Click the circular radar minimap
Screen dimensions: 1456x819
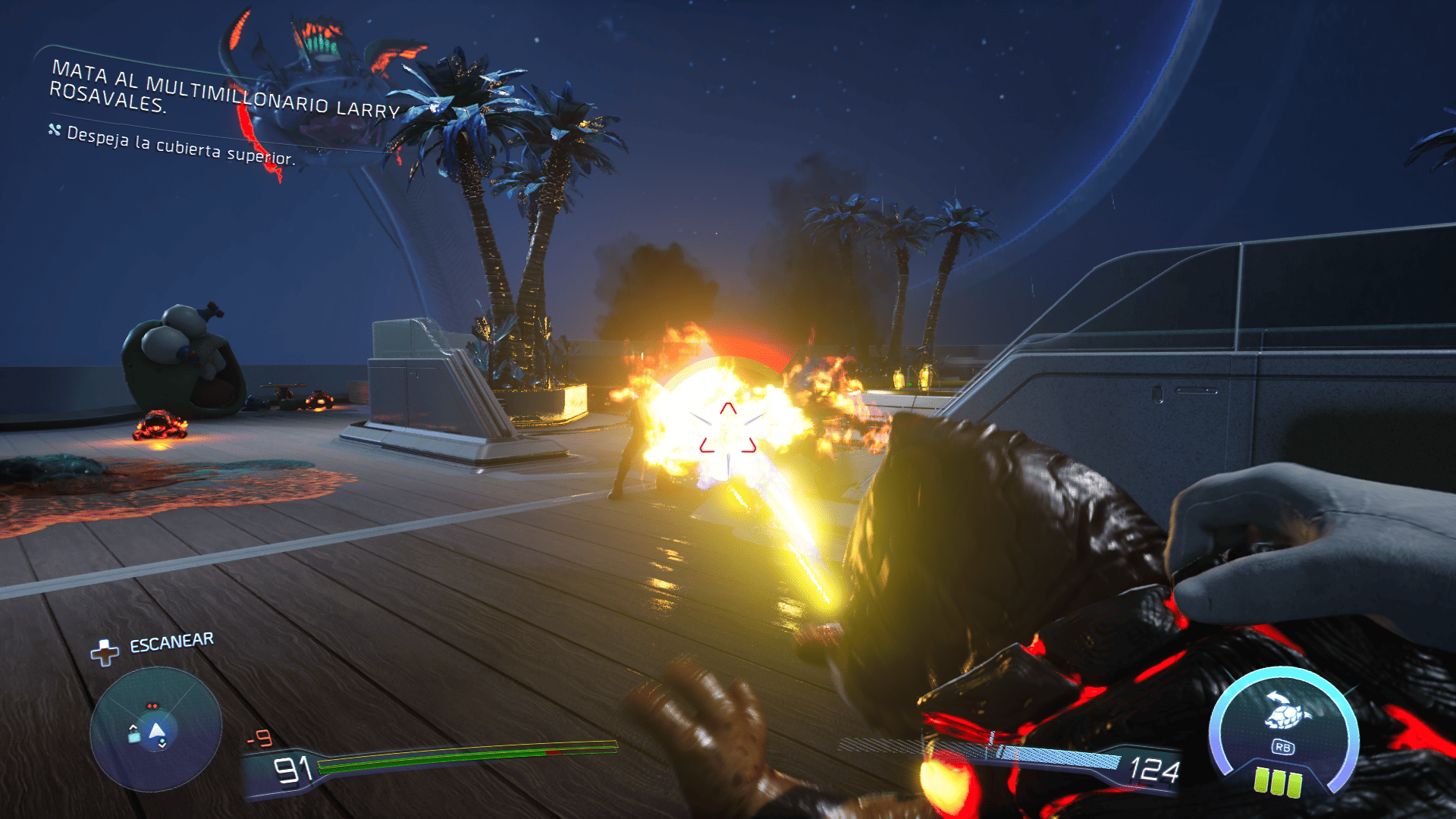click(x=155, y=729)
